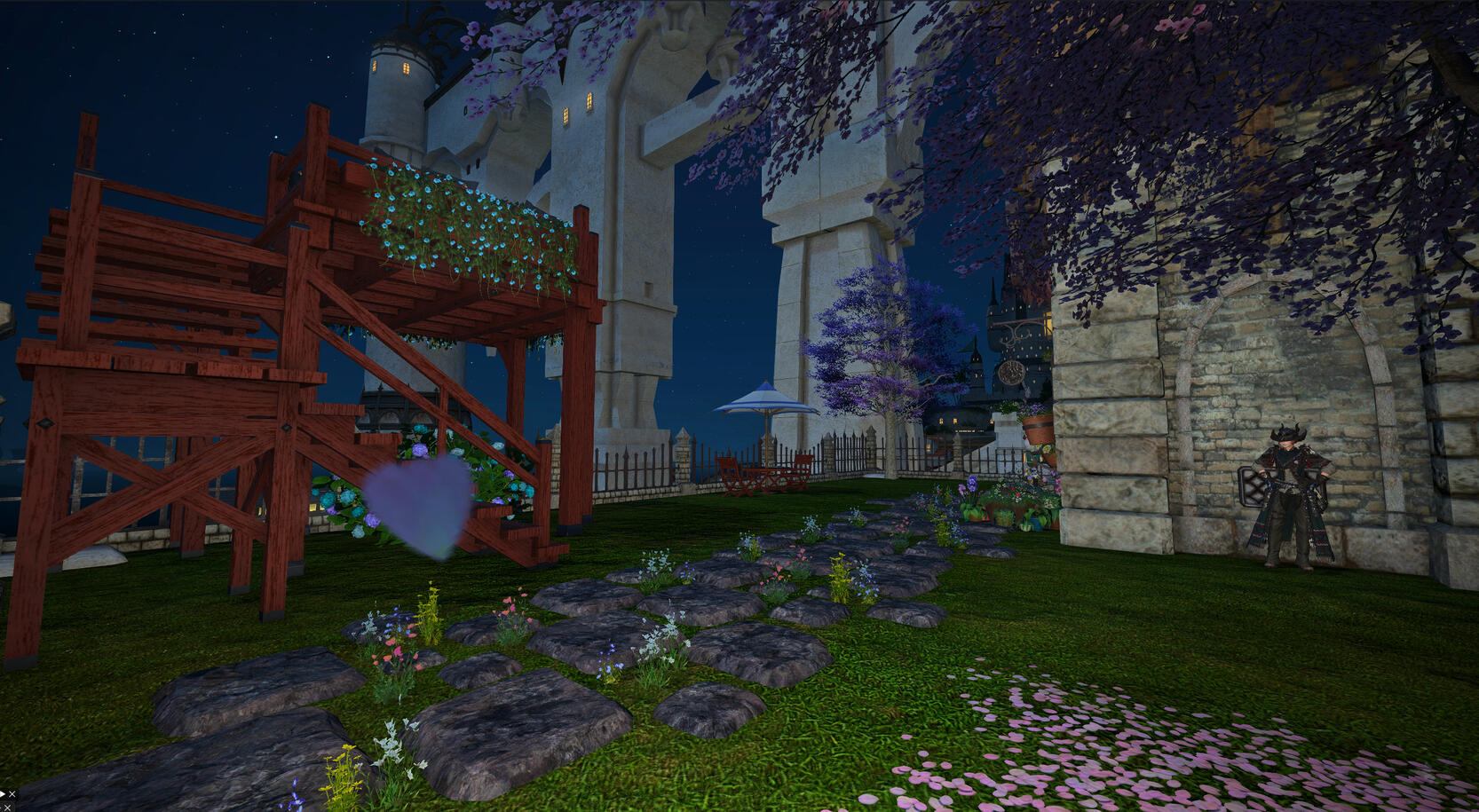Screen dimensions: 1479x812
Task: Click the small white triangle overlay icon
Action: [x=3, y=794]
